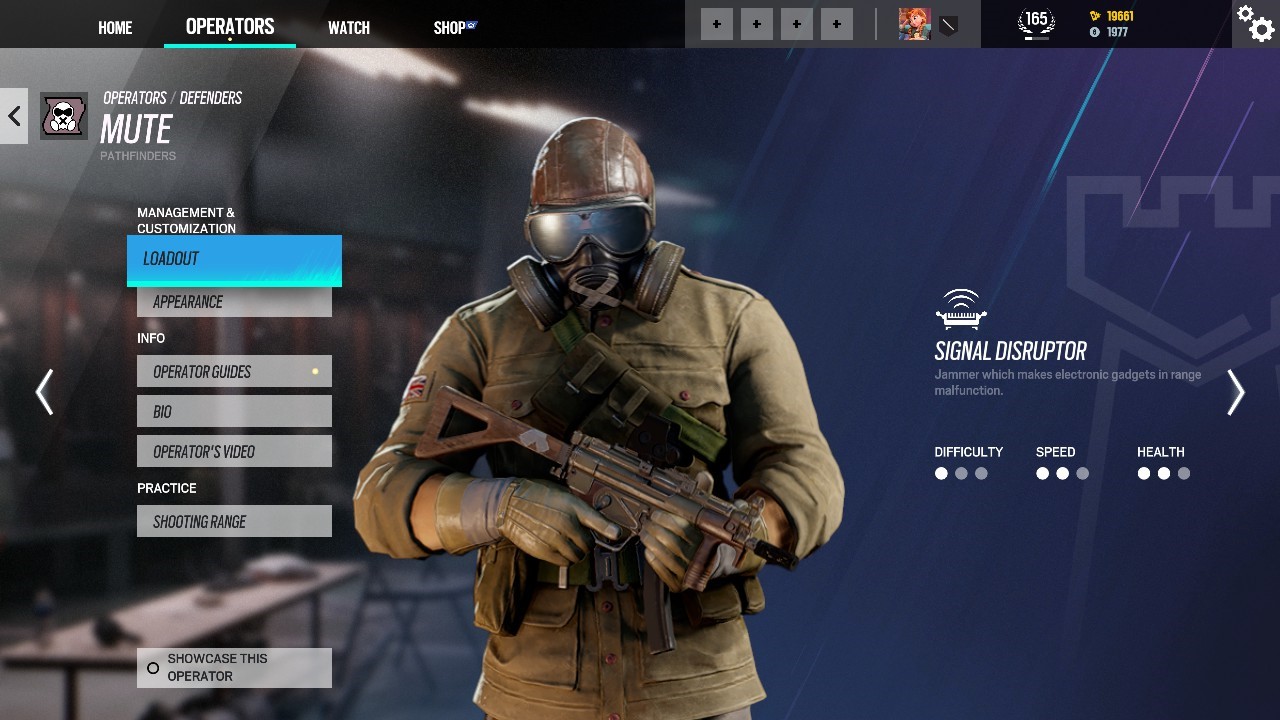Image resolution: width=1280 pixels, height=720 pixels.
Task: Add a player in the last squad slot
Action: coord(836,23)
